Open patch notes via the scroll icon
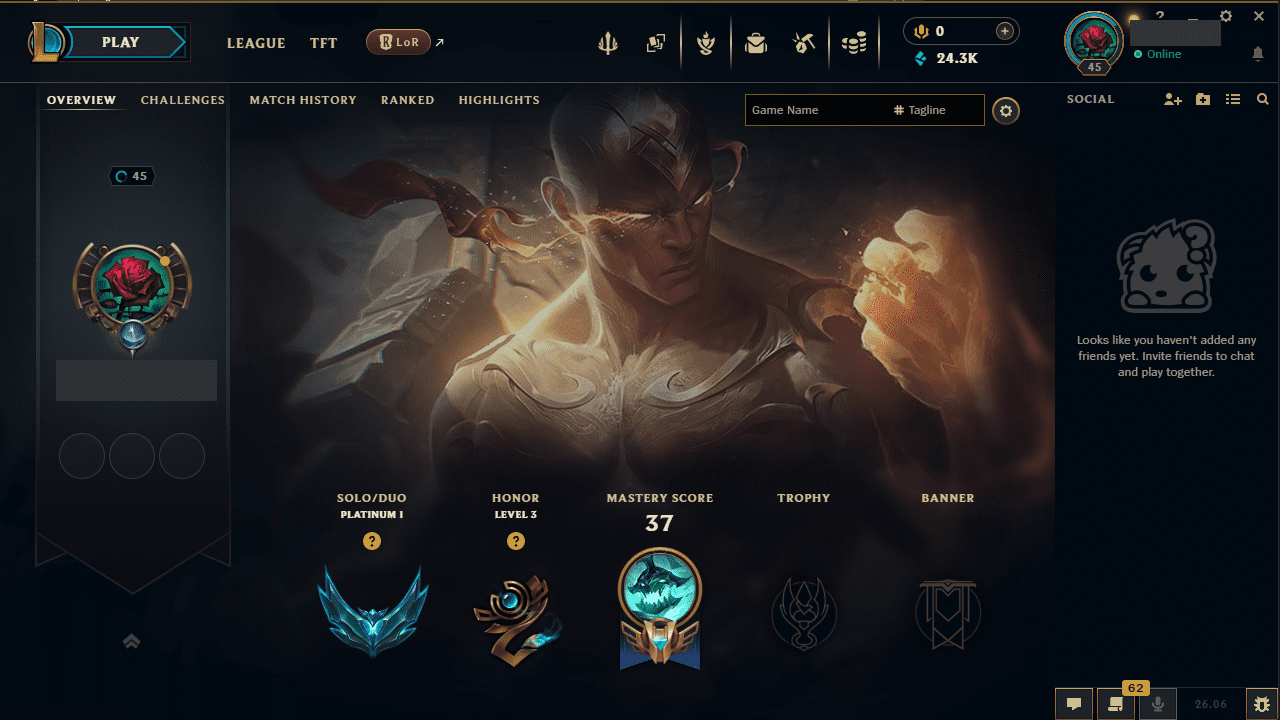The image size is (1280, 720). click(x=1117, y=704)
